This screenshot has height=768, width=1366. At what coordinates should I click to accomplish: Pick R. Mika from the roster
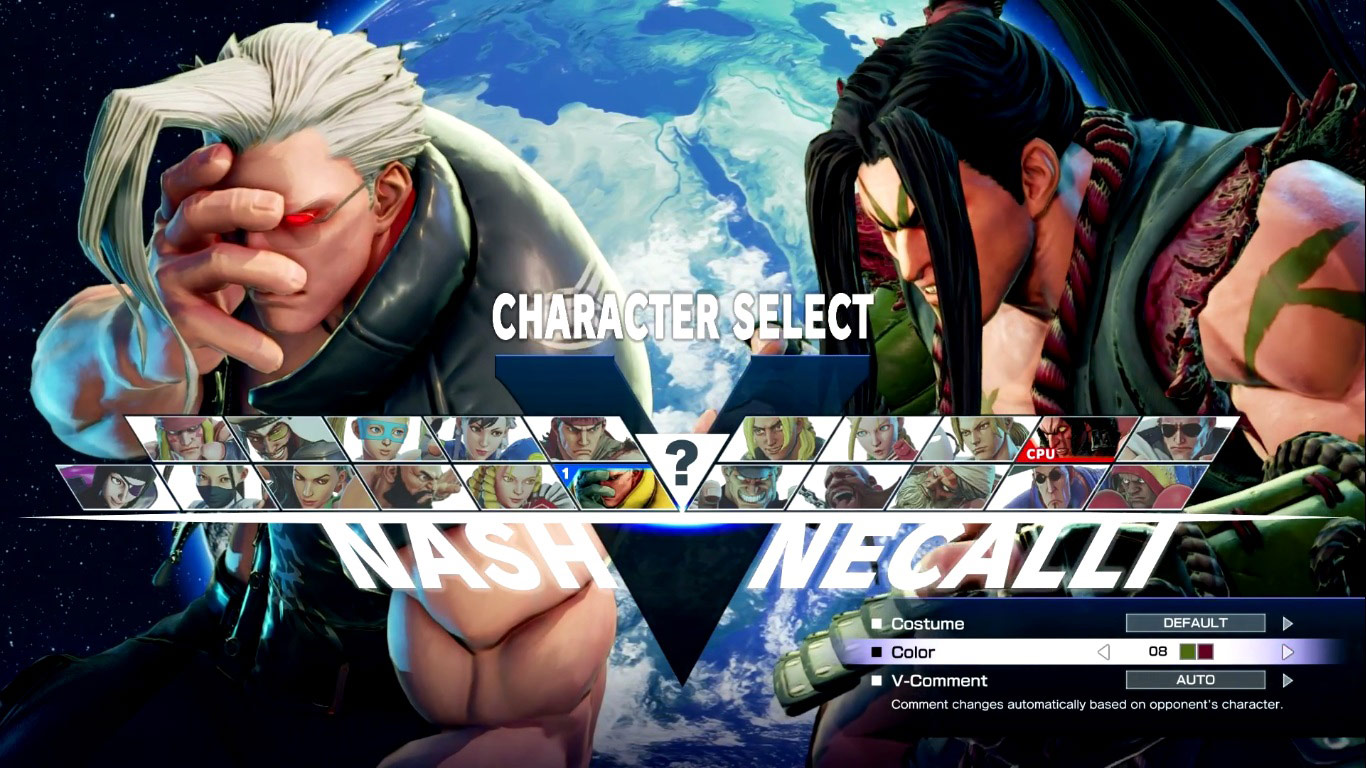coord(381,436)
